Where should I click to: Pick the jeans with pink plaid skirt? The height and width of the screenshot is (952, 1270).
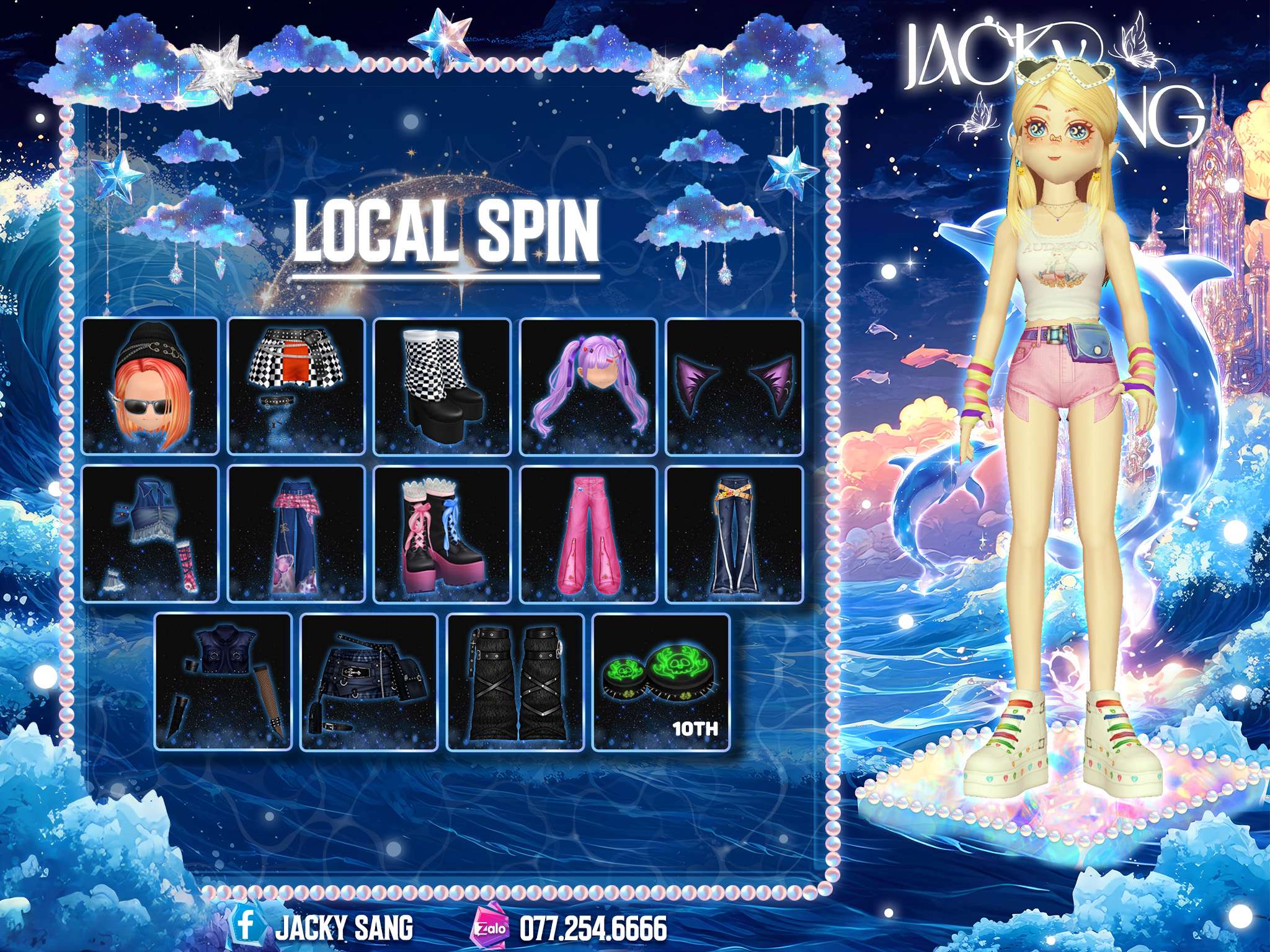(296, 534)
